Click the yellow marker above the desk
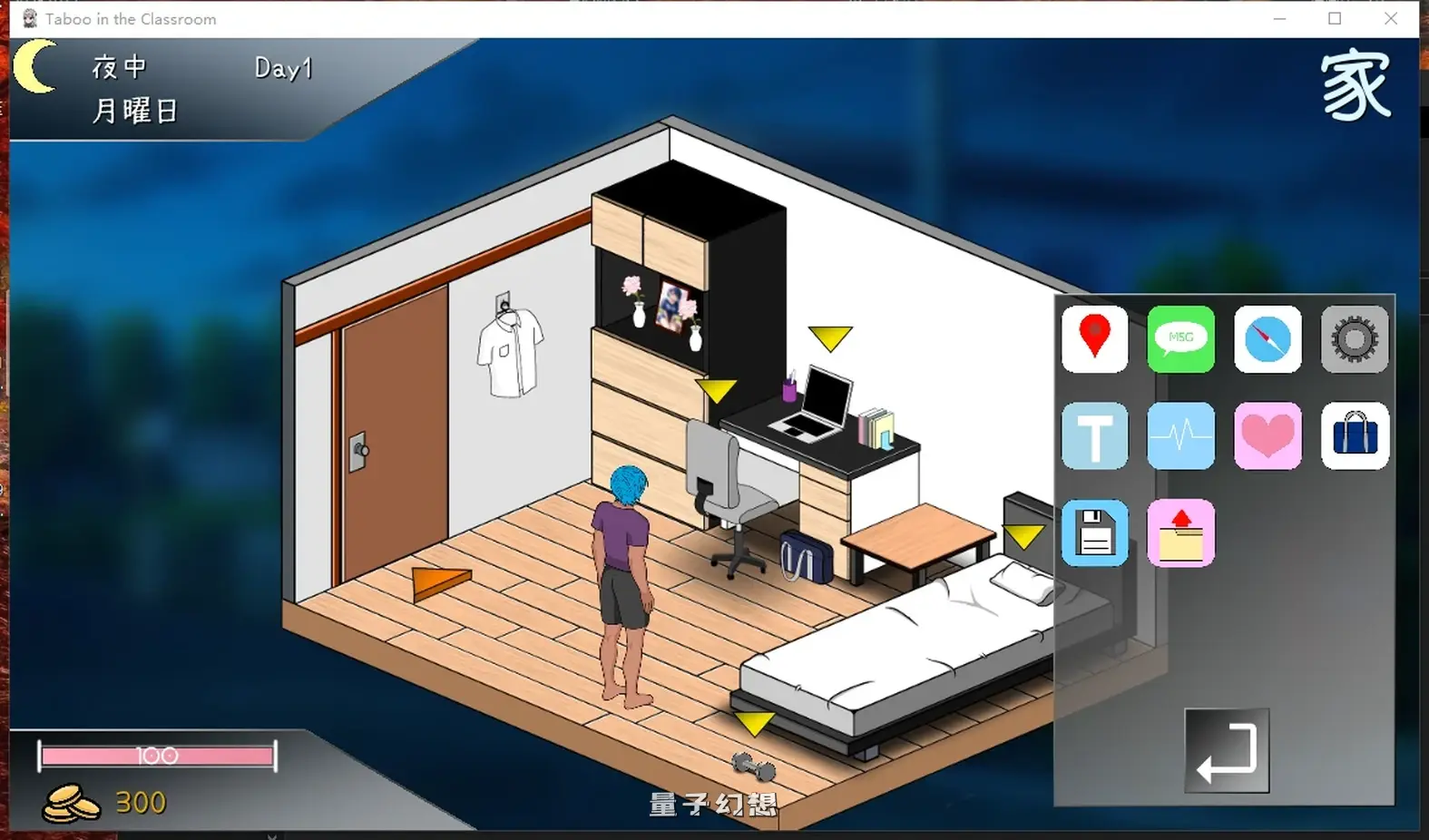 click(830, 337)
